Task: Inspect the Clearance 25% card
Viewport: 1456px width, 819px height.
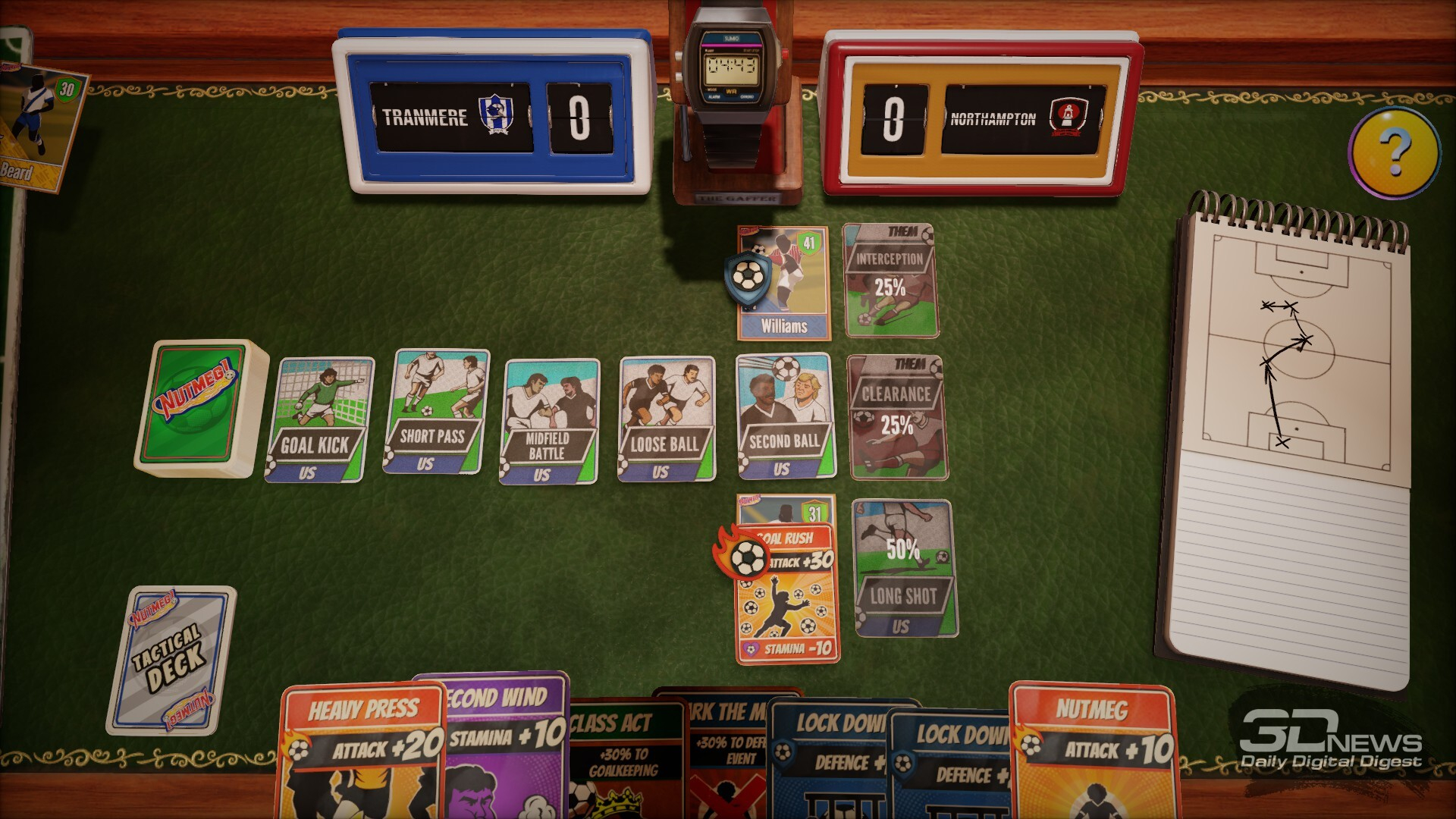Action: click(x=896, y=417)
